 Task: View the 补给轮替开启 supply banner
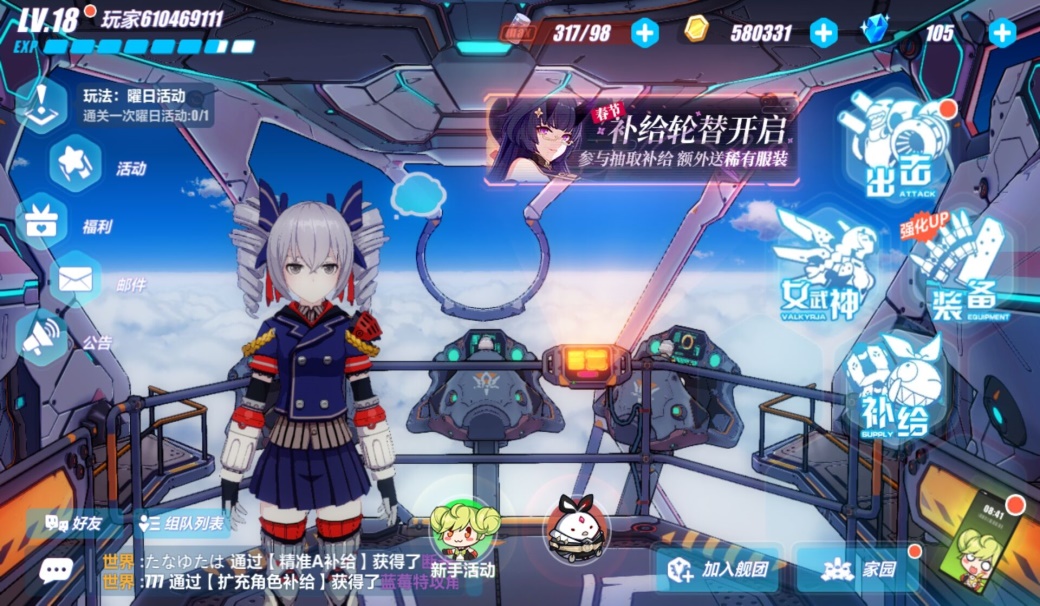pos(642,140)
